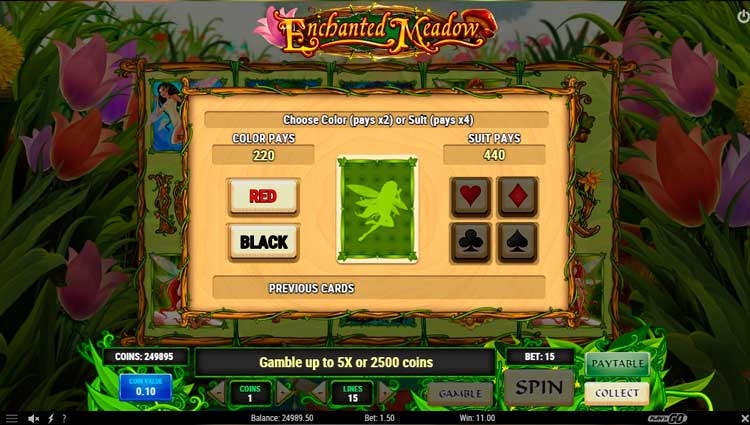750x425 pixels.
Task: Open the question mark help icon
Action: pyautogui.click(x=64, y=418)
